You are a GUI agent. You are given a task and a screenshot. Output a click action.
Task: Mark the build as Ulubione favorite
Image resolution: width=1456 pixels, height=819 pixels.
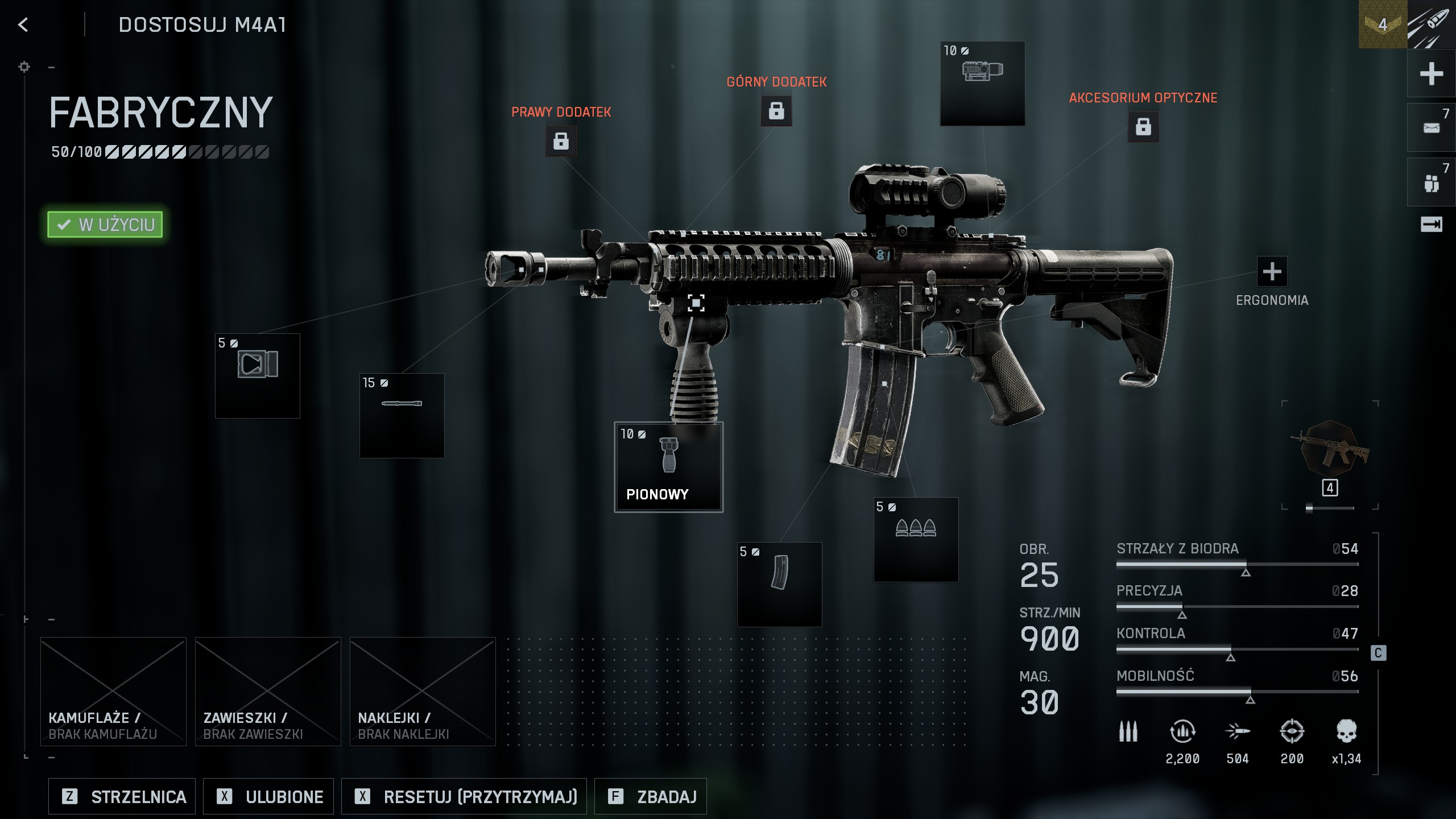click(x=268, y=796)
